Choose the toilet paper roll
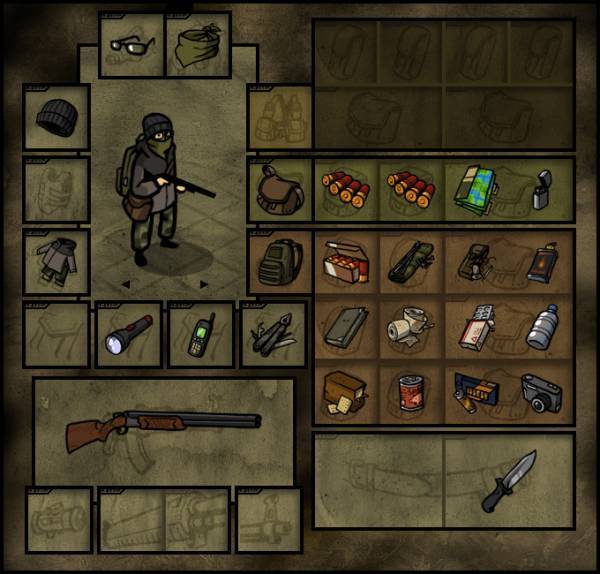The image size is (600, 574). tap(410, 327)
